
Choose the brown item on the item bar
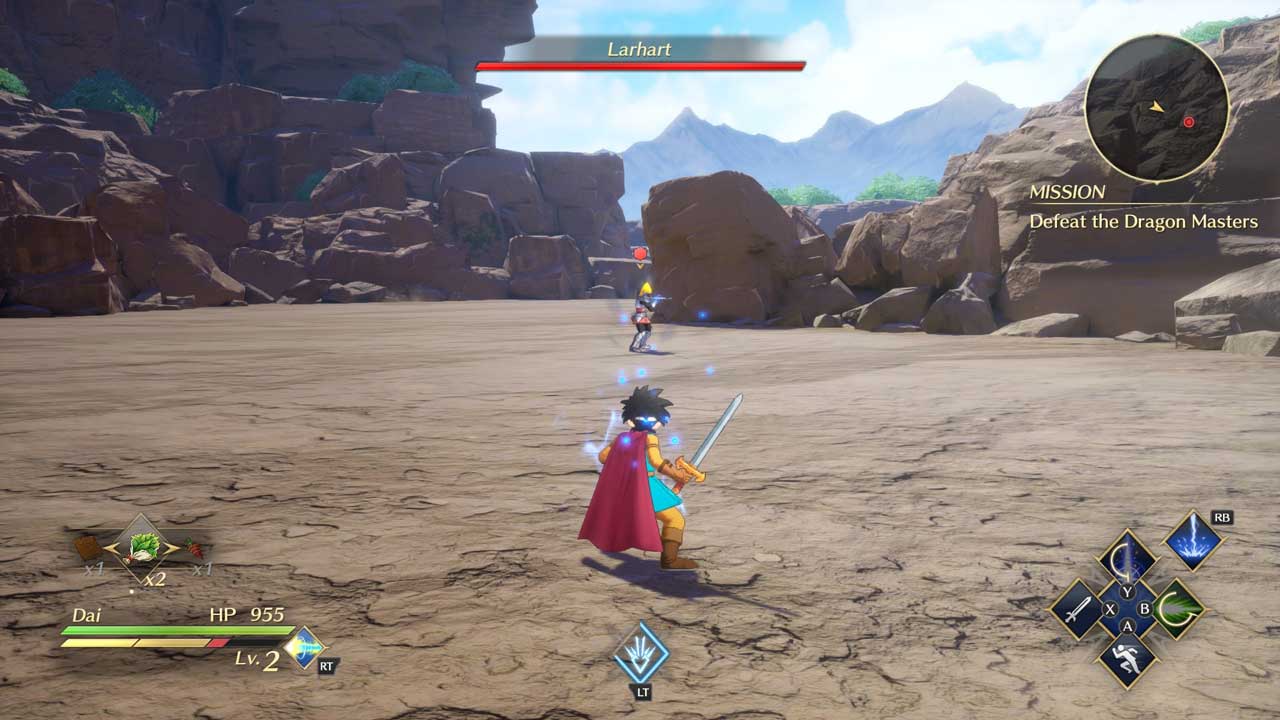point(88,547)
